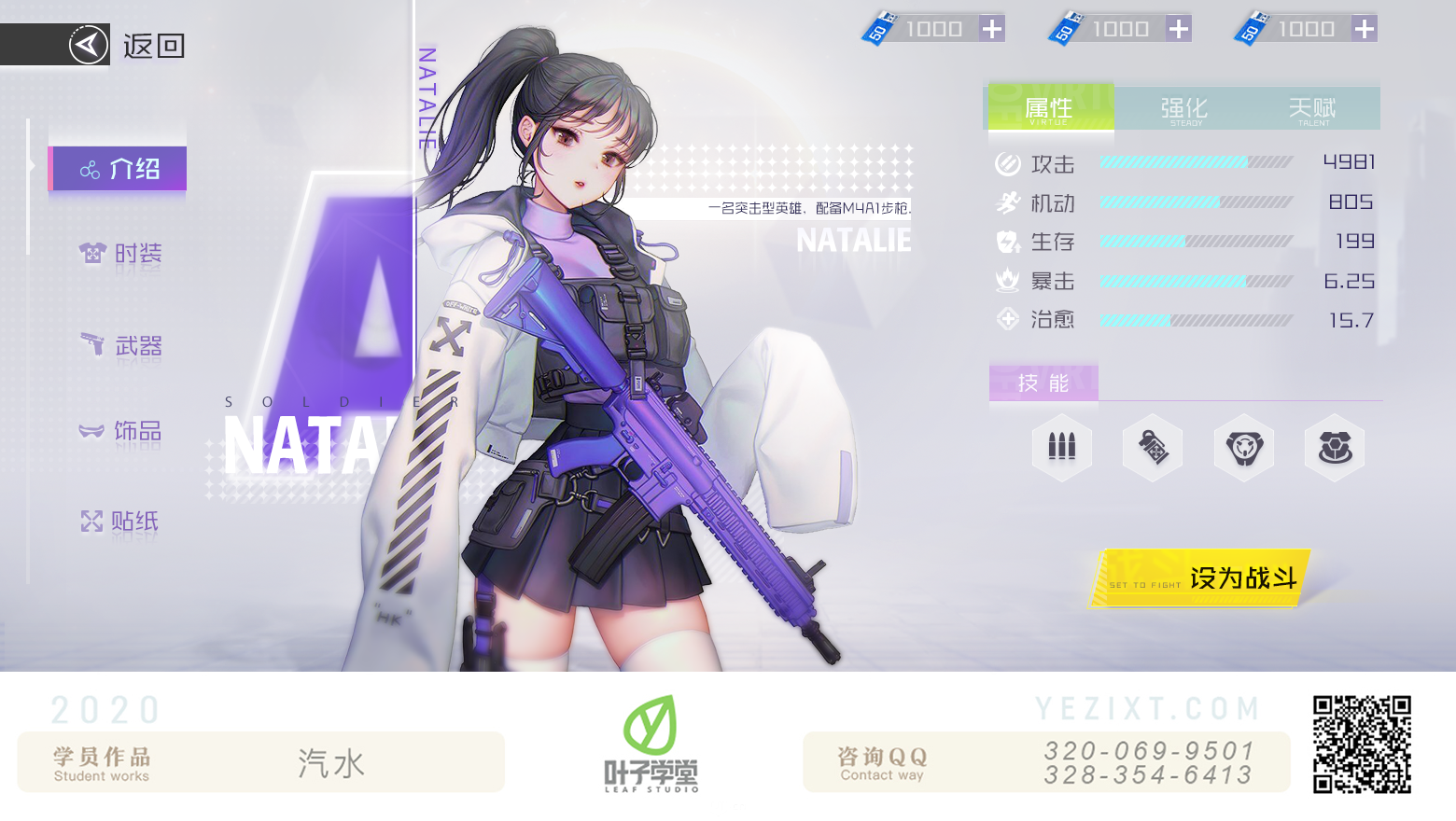Add currency with the leftmost plus button
The width and height of the screenshot is (1456, 821).
coord(992,29)
